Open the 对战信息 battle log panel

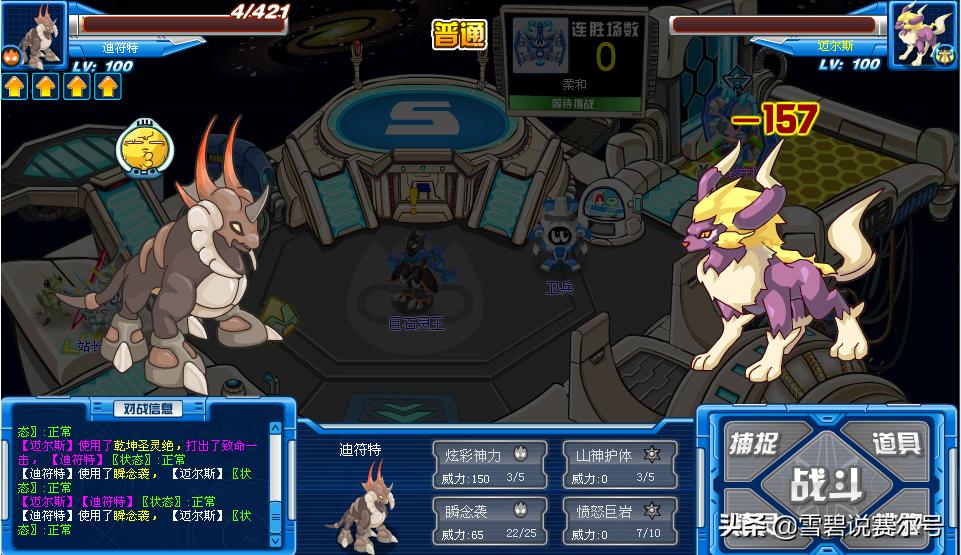click(147, 408)
